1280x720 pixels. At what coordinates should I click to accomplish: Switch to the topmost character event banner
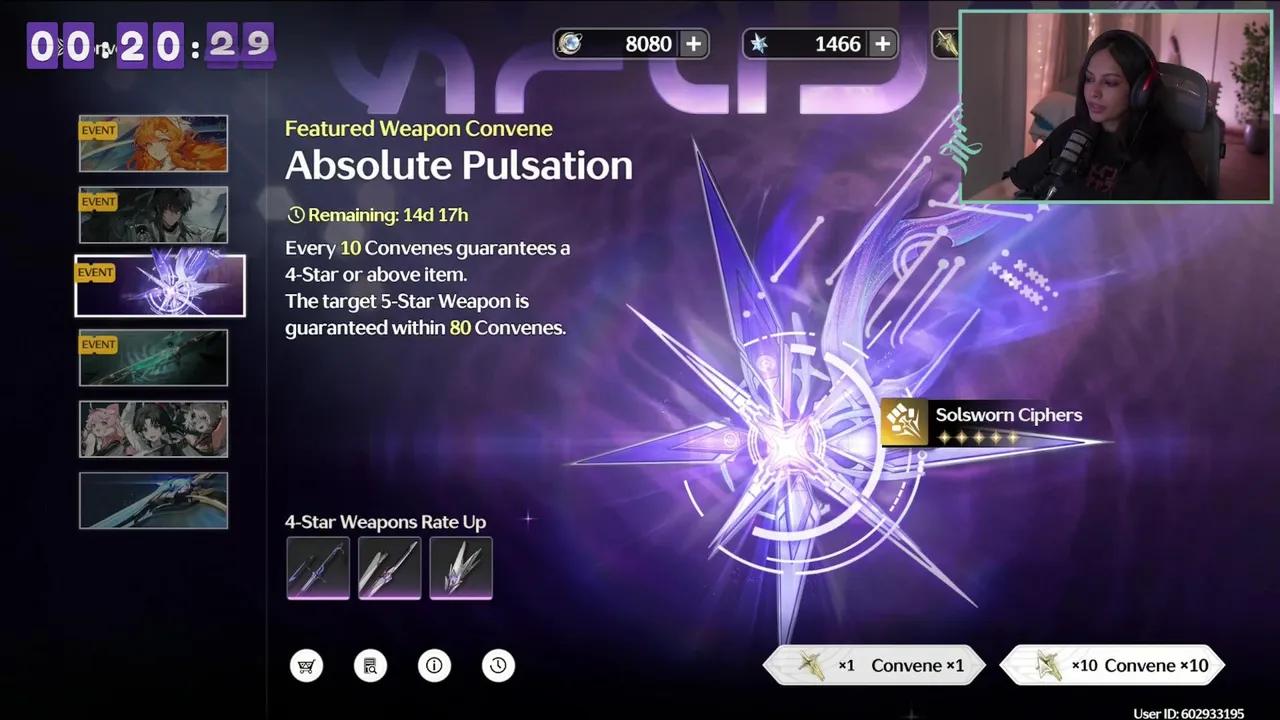pos(152,143)
